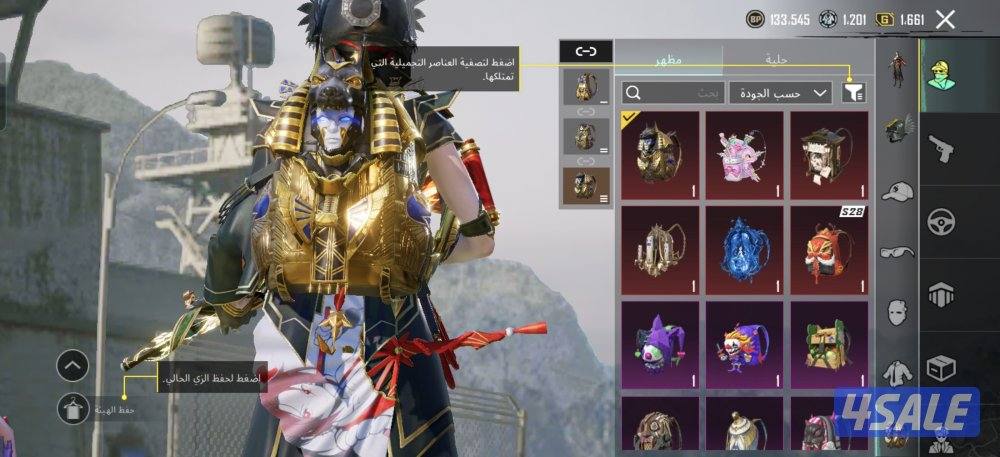Save the current outfit with the hanger button
Image resolution: width=1000 pixels, height=457 pixels.
coord(73,406)
